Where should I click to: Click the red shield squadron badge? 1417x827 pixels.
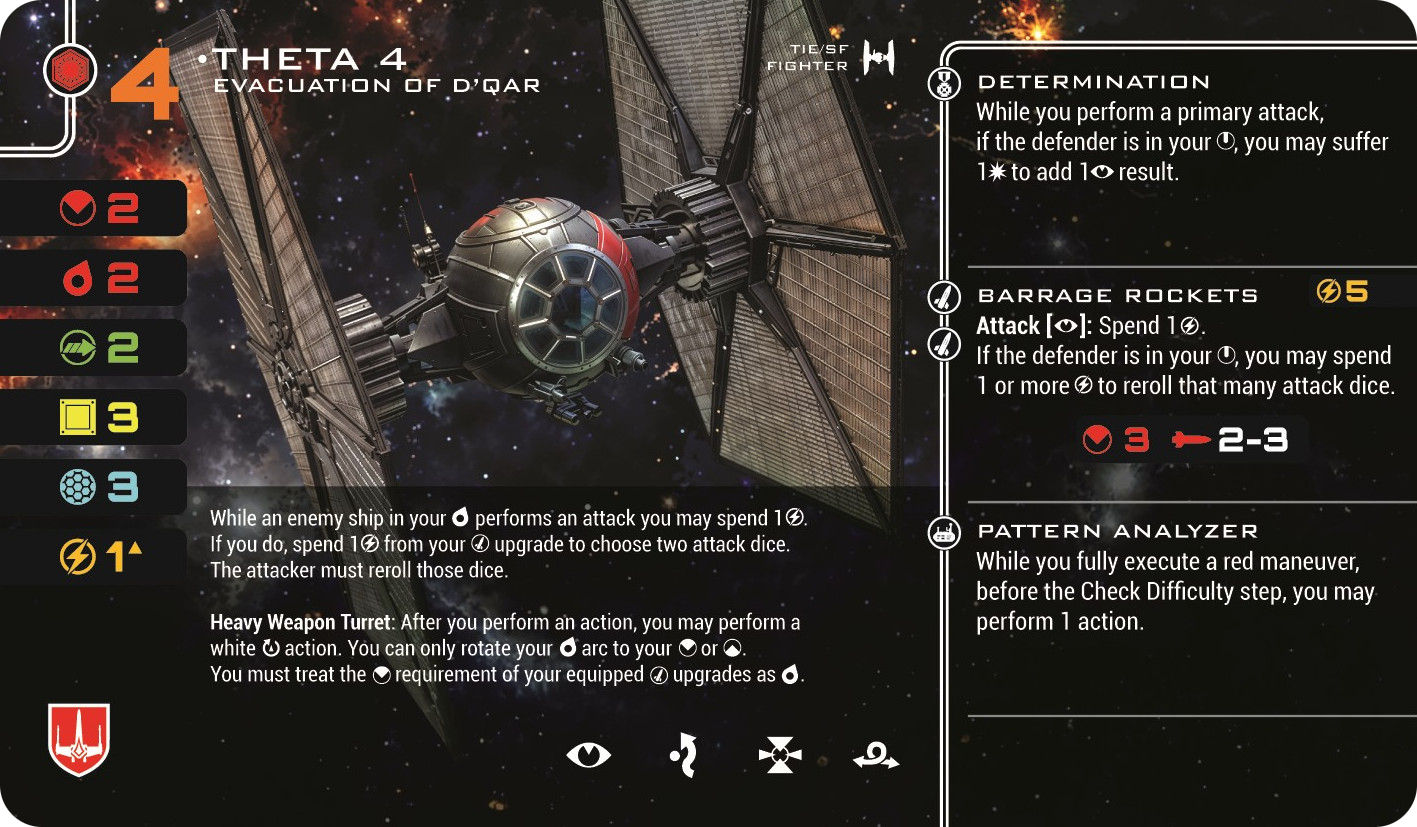tap(79, 739)
